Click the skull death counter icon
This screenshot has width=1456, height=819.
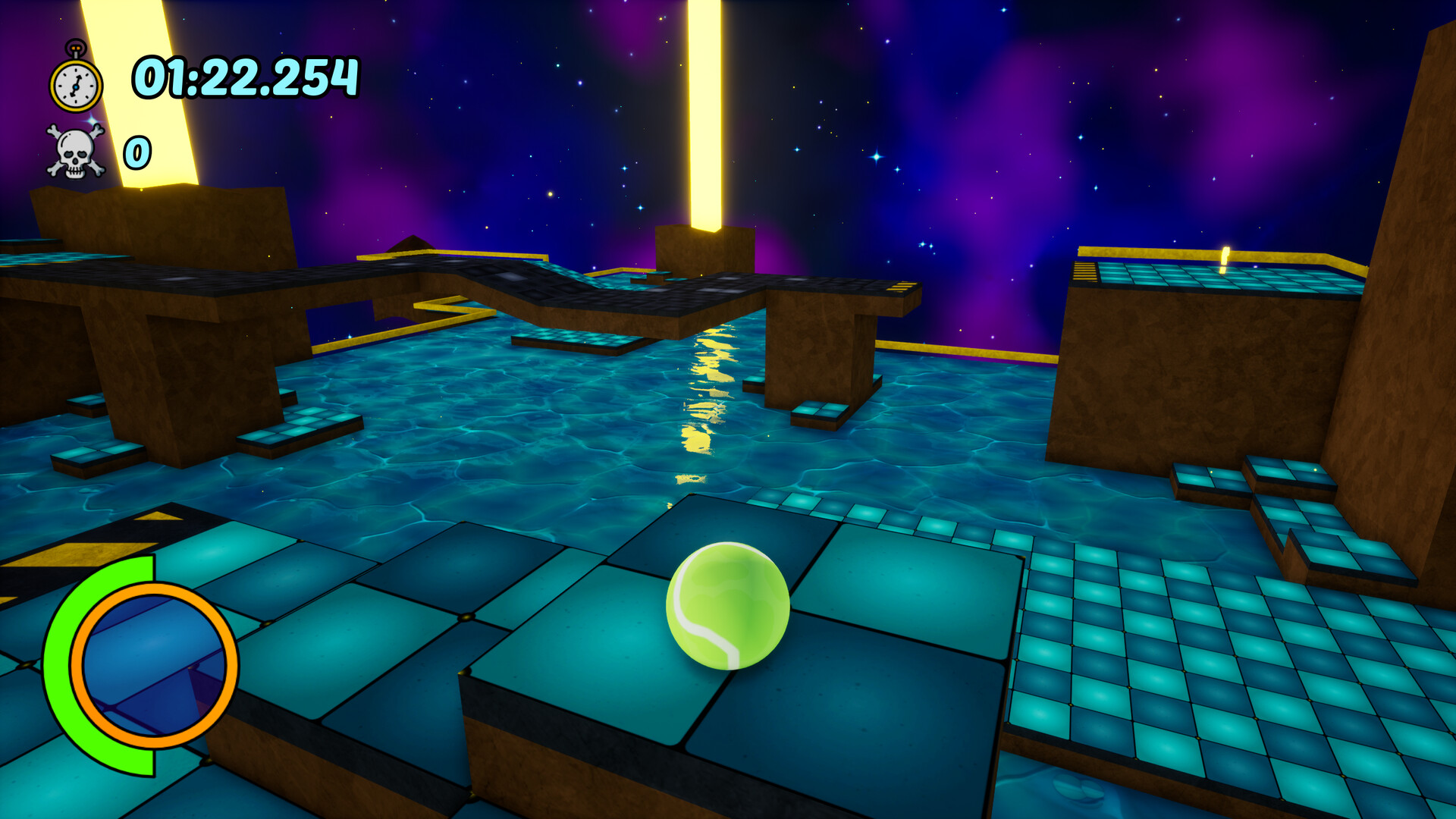click(76, 152)
